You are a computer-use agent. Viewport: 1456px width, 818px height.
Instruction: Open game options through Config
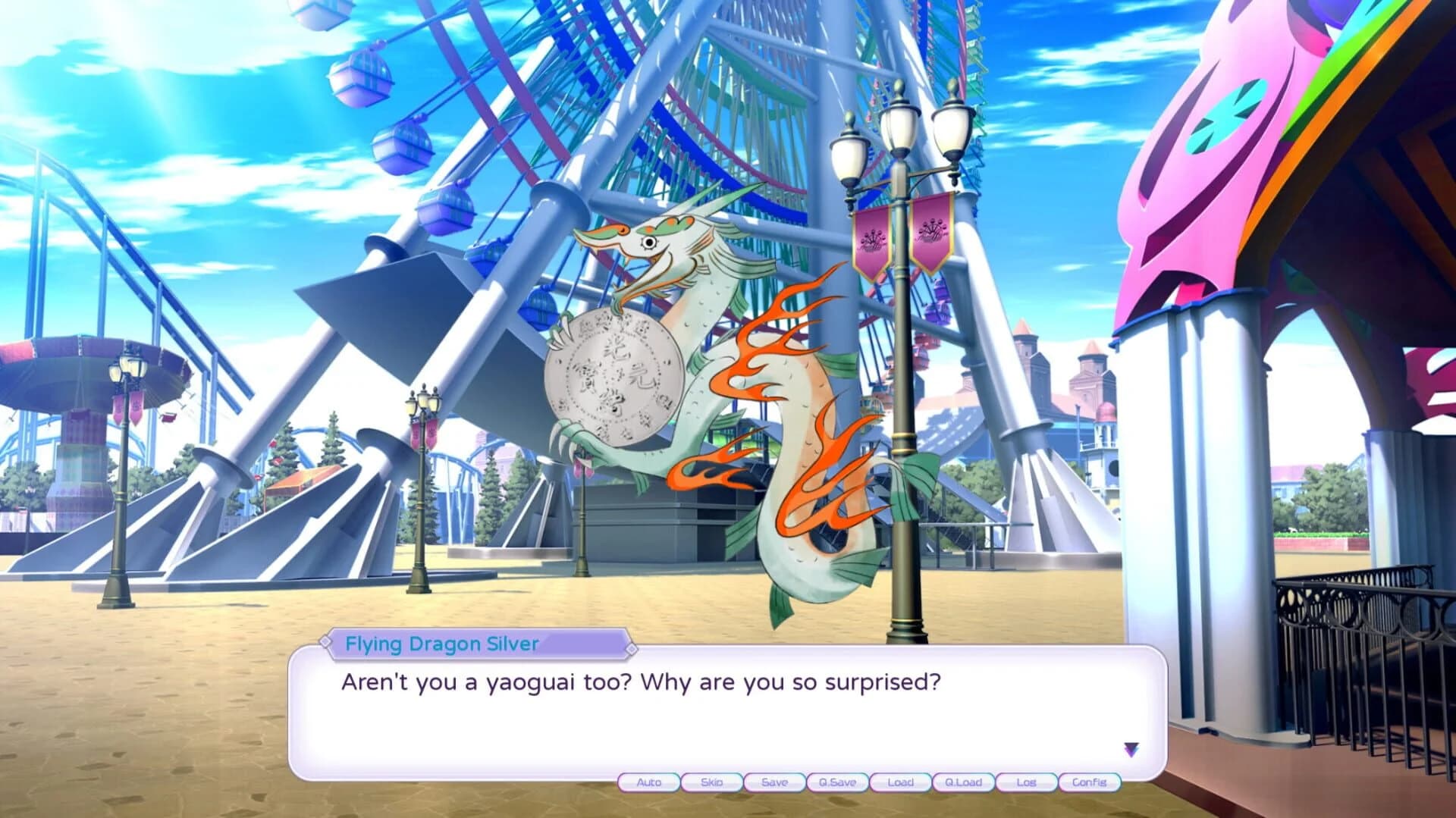point(1090,783)
